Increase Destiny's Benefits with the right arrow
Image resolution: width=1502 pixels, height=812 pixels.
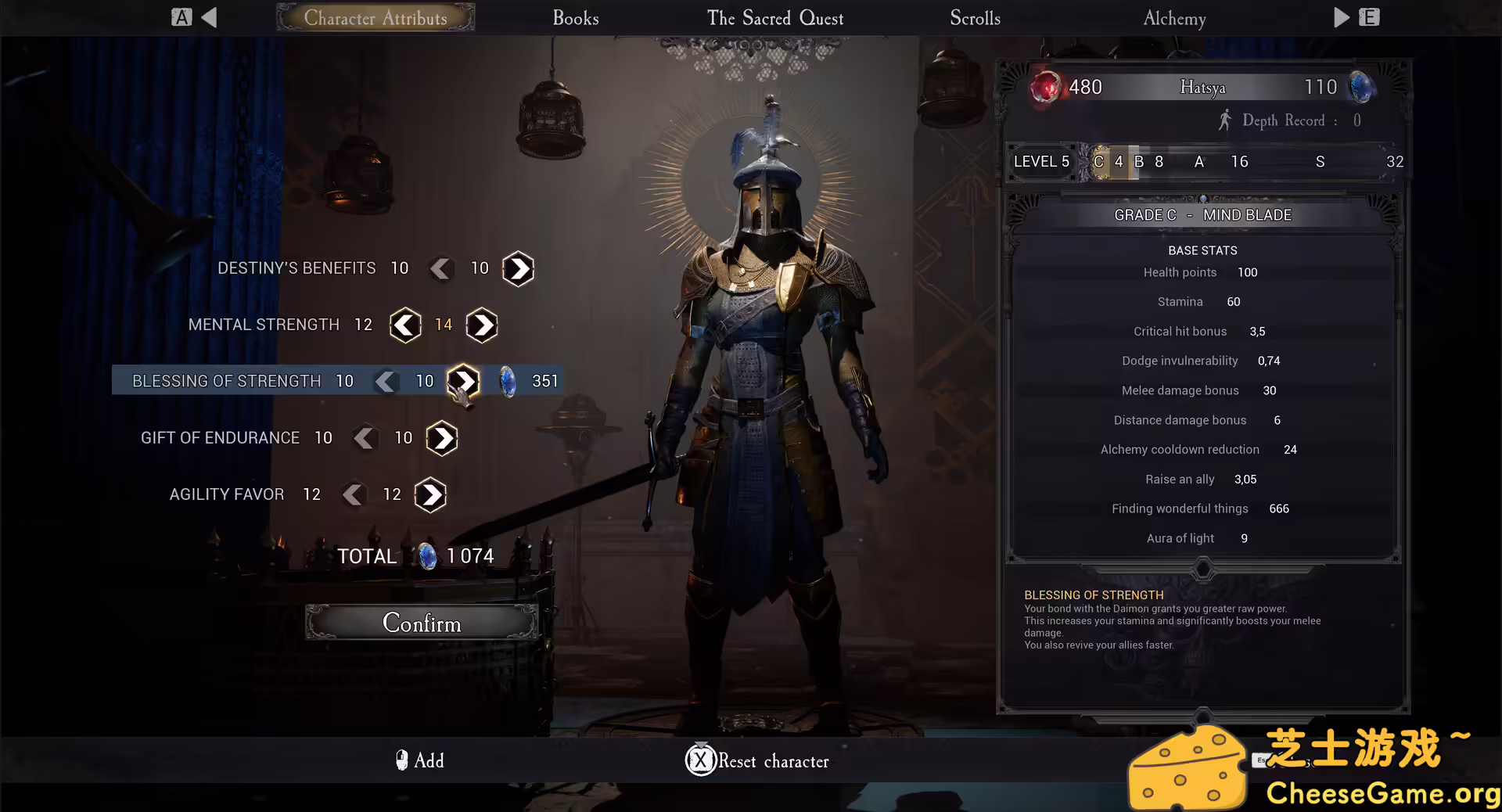[517, 268]
